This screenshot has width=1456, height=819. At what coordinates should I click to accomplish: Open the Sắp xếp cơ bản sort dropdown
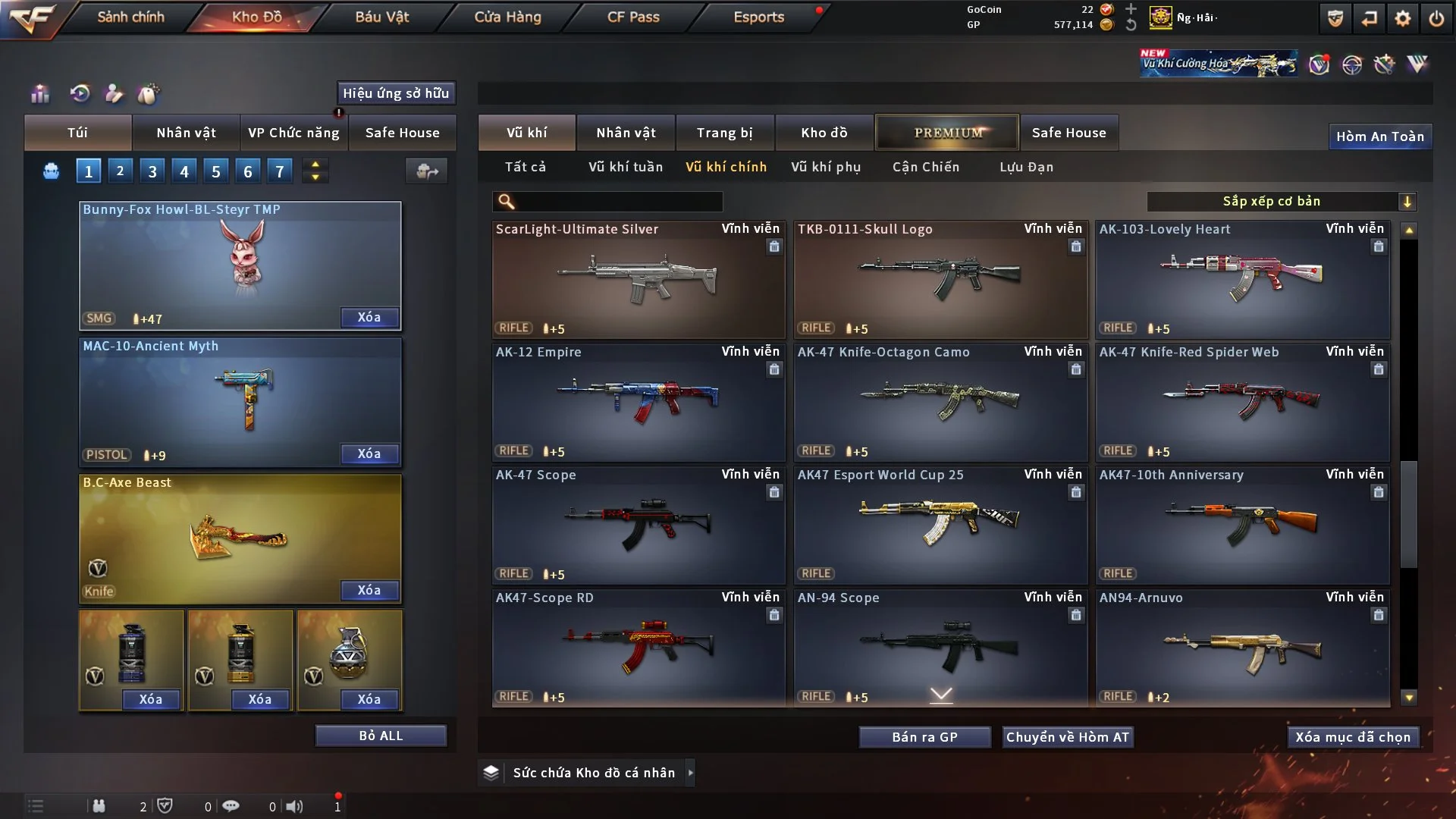1281,201
